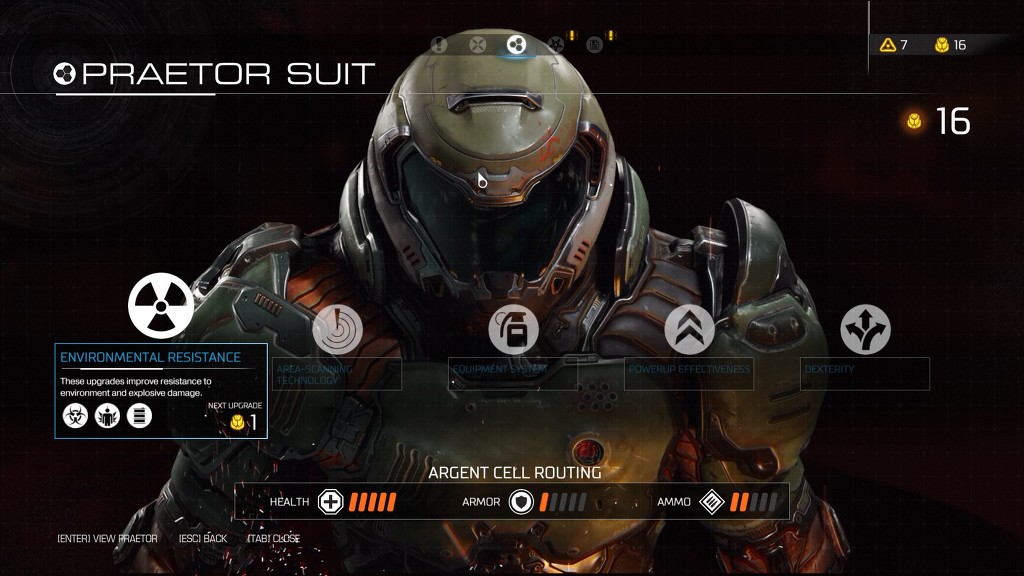Select the Health argent cell icon
This screenshot has height=576, width=1024.
pyautogui.click(x=331, y=502)
